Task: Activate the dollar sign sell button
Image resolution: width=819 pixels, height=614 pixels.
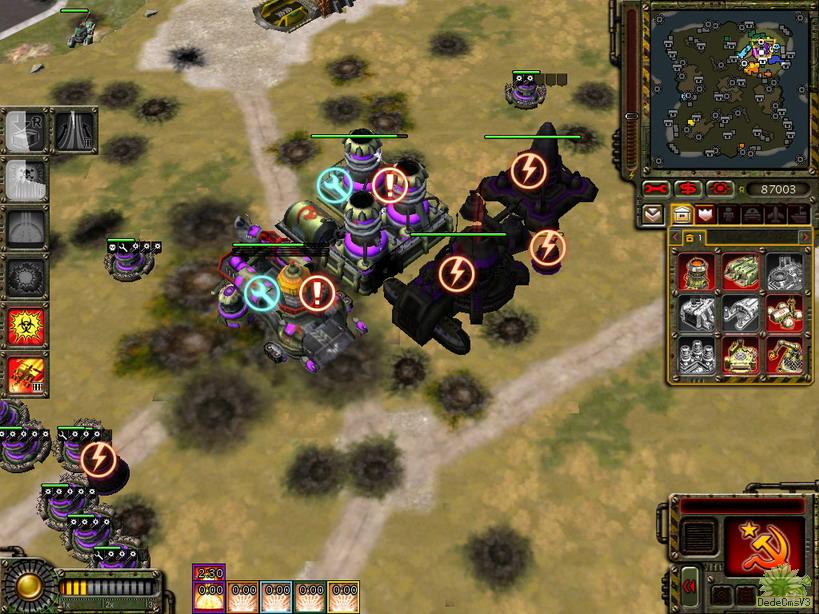Action: tap(687, 189)
